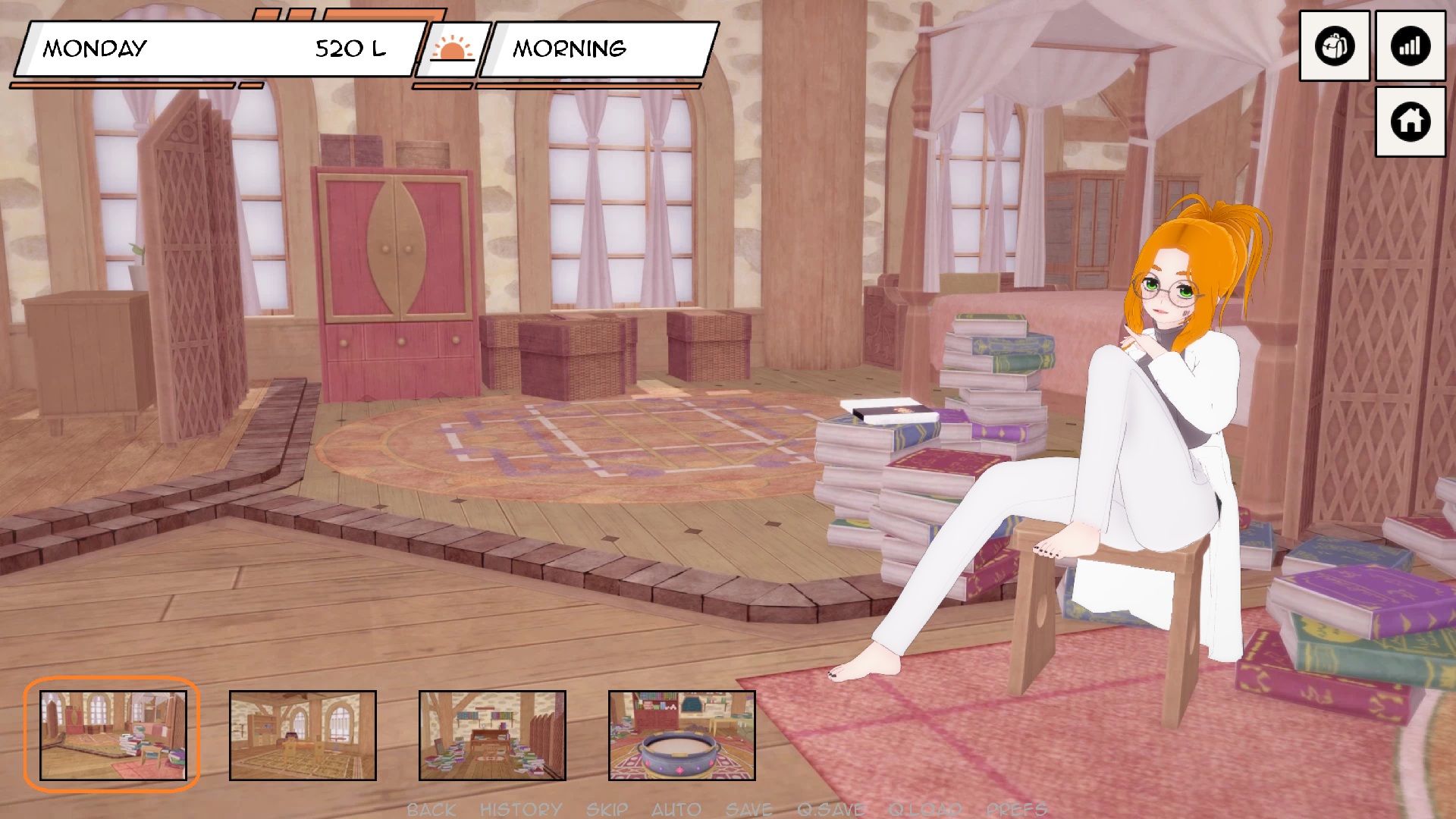The height and width of the screenshot is (819, 1456).
Task: Choose the study desk with bookshelves thumbnail
Action: [492, 735]
